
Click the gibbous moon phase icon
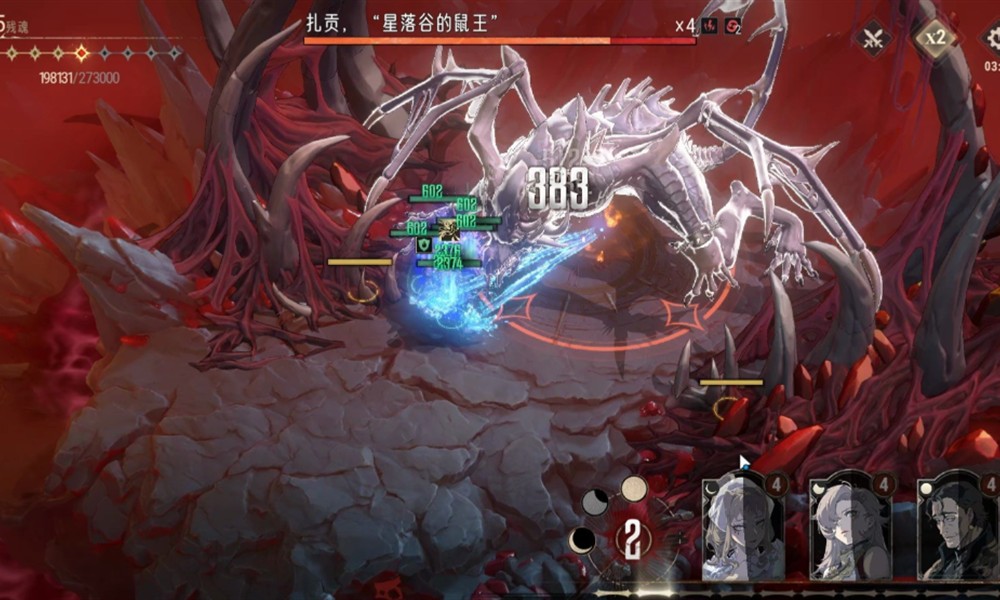click(596, 503)
